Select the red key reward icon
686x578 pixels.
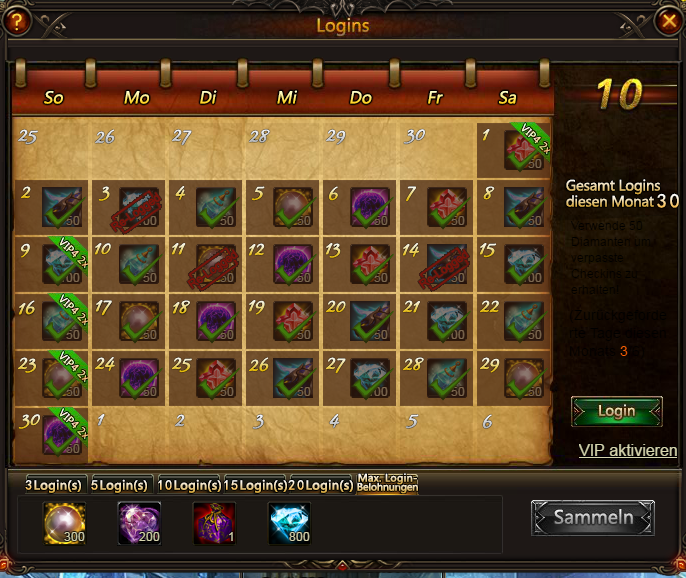tap(214, 523)
